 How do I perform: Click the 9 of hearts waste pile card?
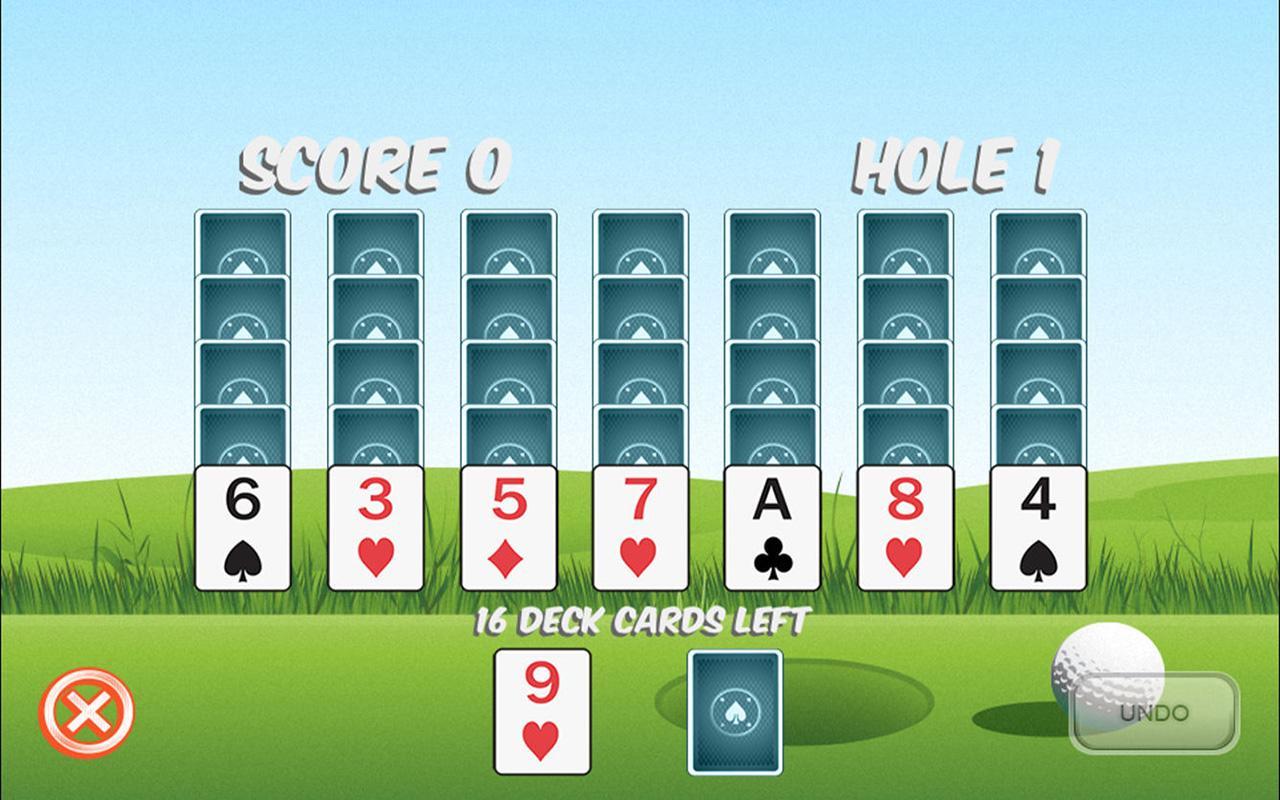[541, 712]
